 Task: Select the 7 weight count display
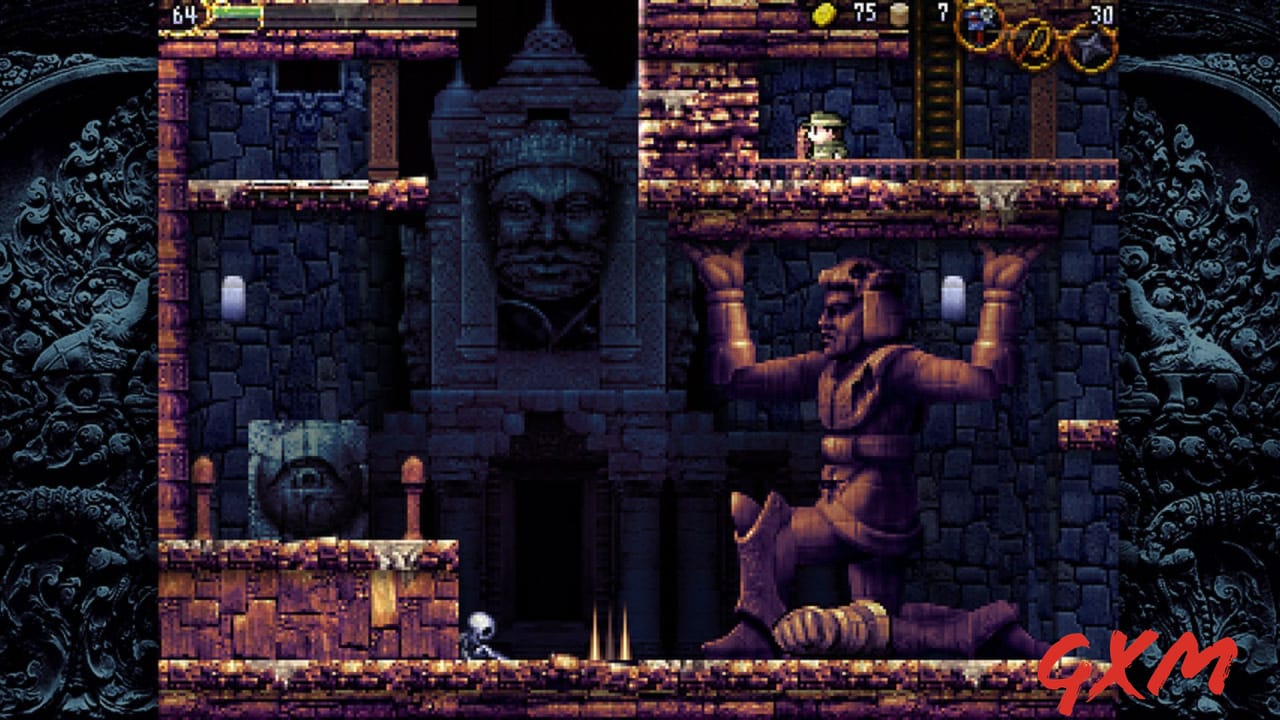pos(942,15)
